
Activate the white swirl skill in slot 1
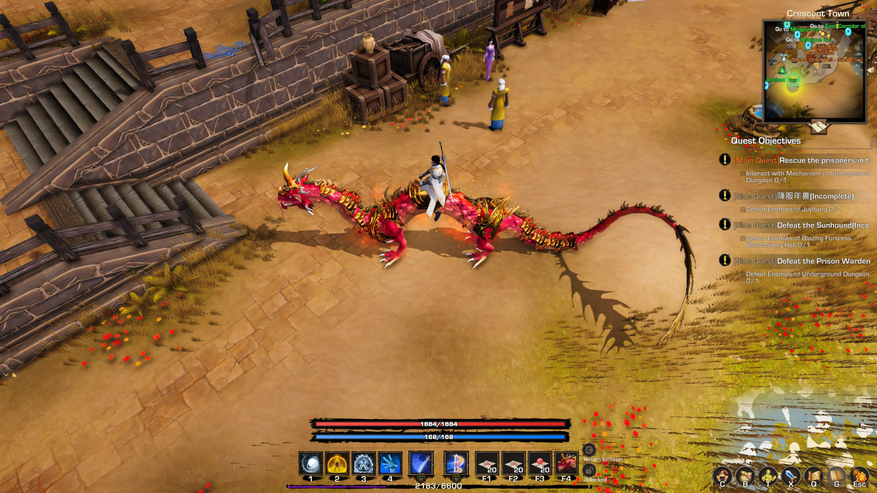pyautogui.click(x=311, y=464)
